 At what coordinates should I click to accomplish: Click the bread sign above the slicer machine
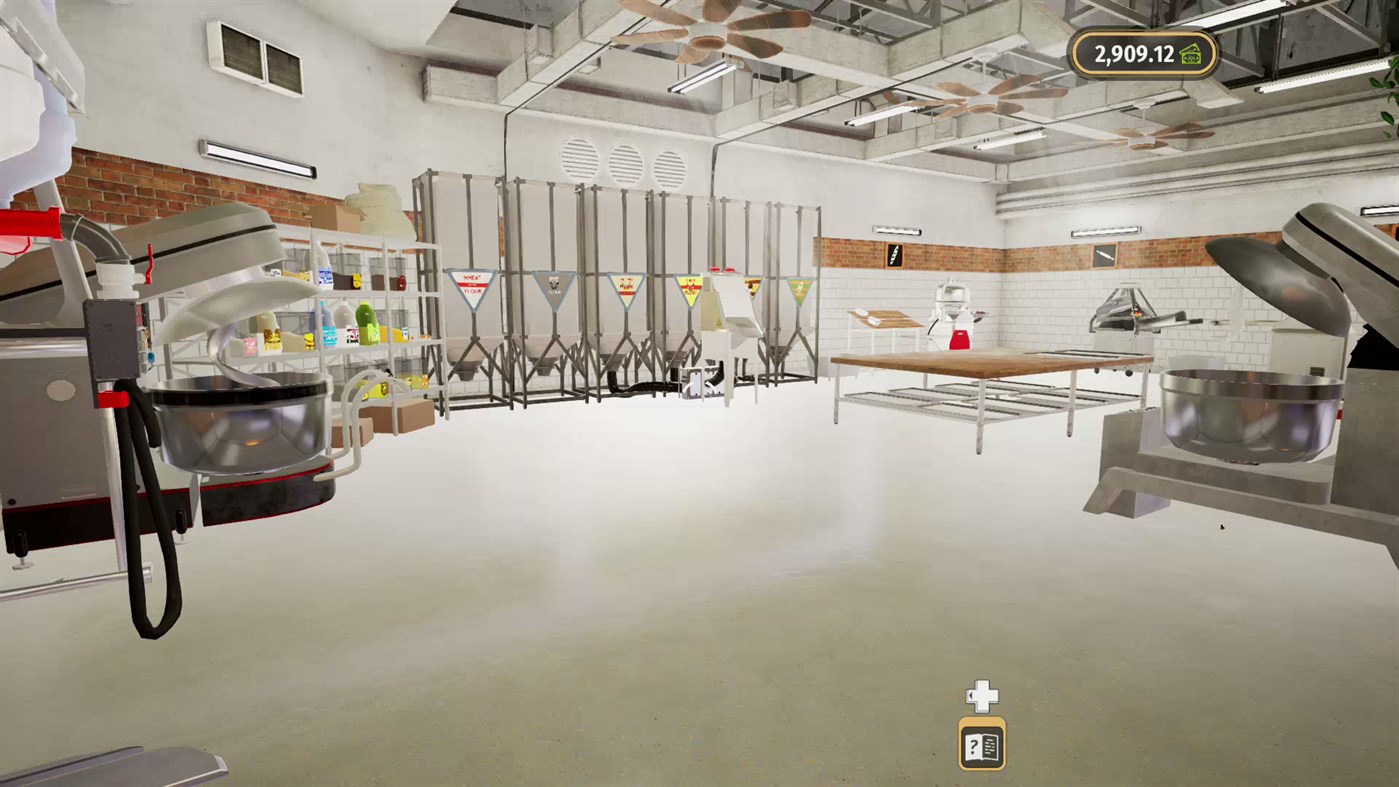[x=1104, y=255]
